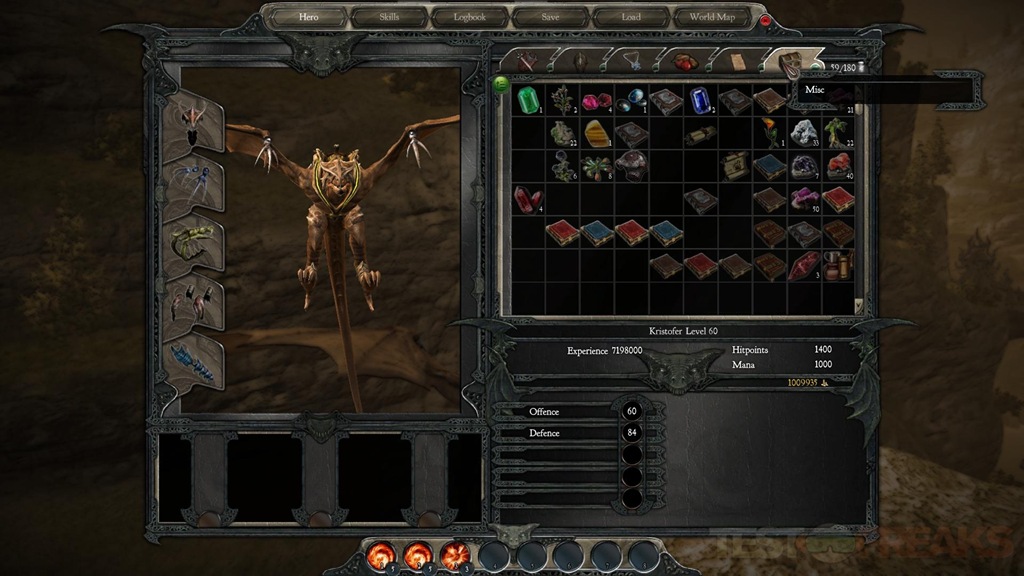Select the Misc chest inventory tab

pos(790,61)
